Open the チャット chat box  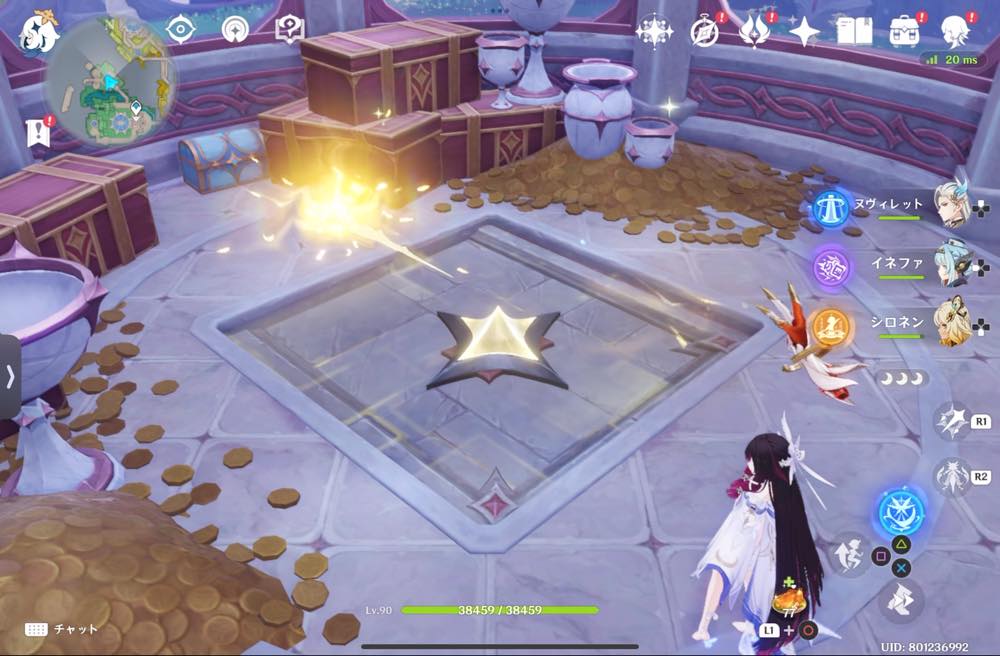pyautogui.click(x=62, y=629)
